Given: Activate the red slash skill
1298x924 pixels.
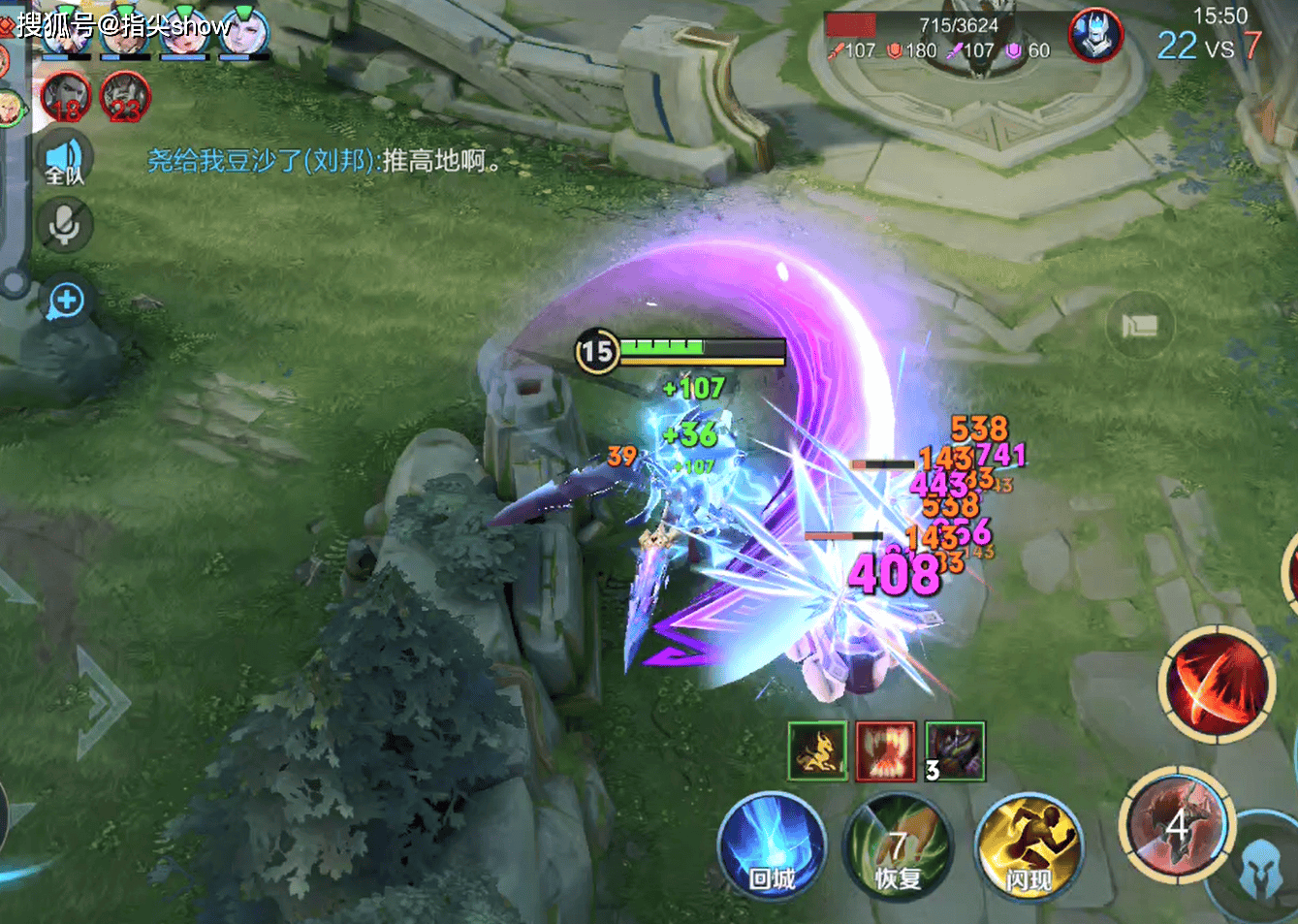Looking at the screenshot, I should click(1219, 683).
